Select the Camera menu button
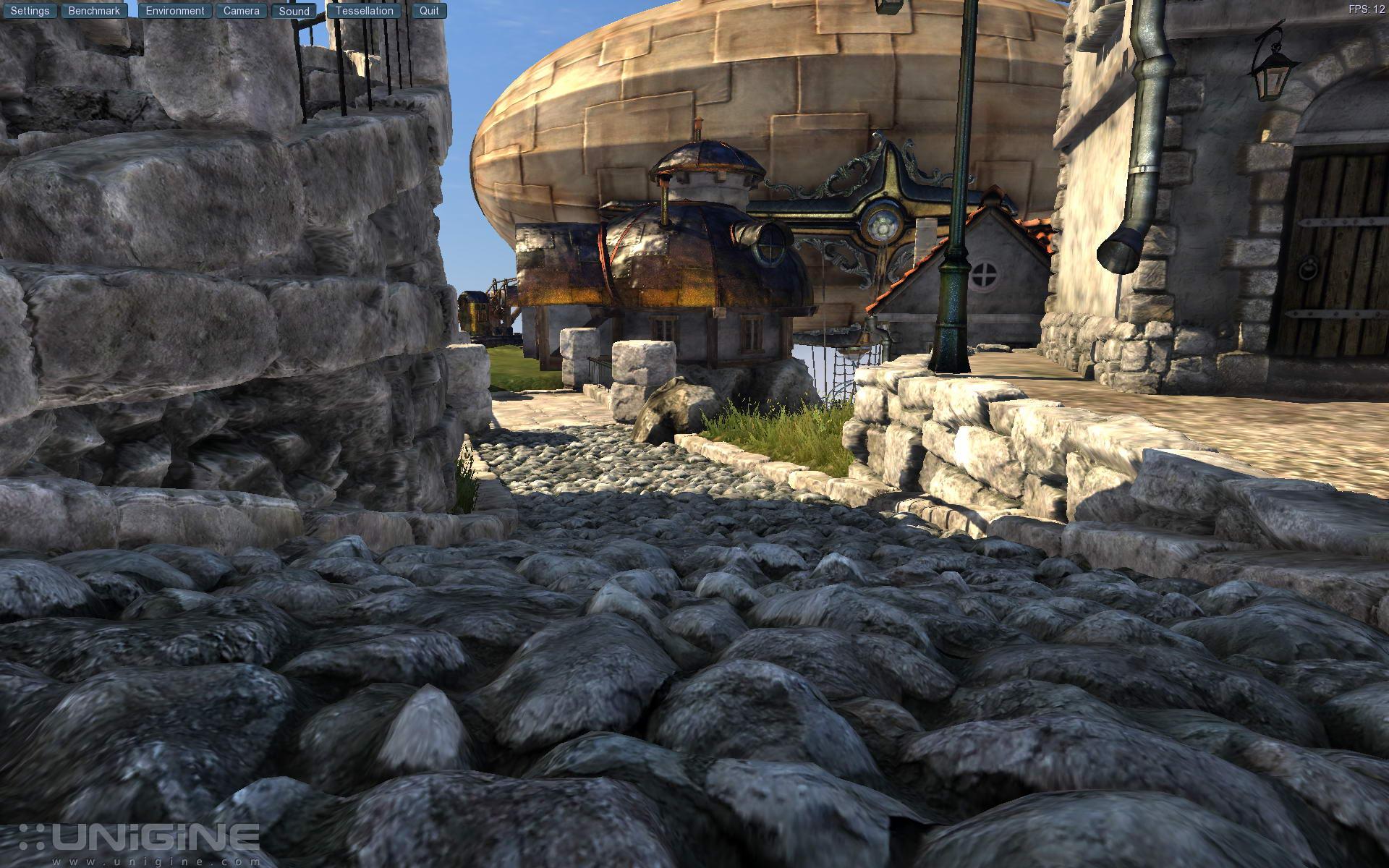This screenshot has height=868, width=1389. (241, 11)
